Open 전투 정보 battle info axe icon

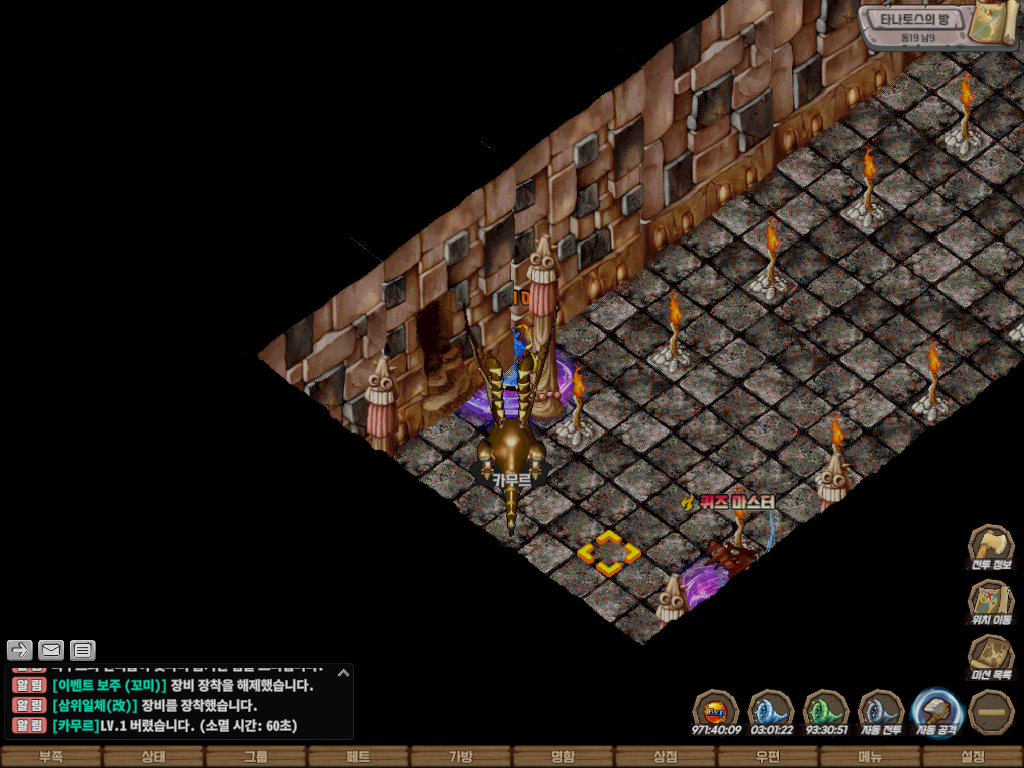coord(990,545)
